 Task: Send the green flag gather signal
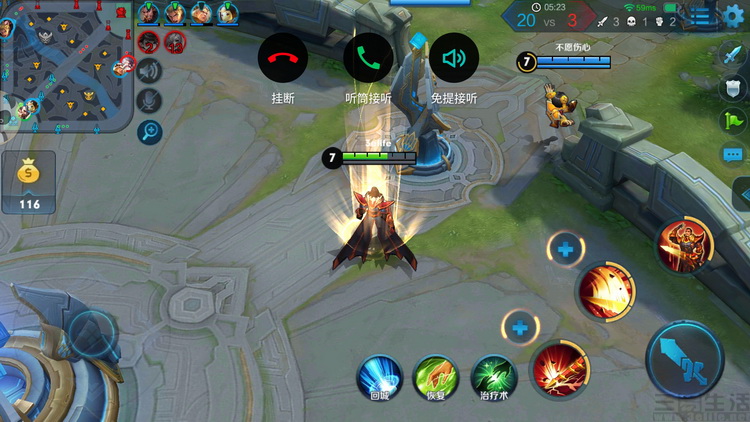[733, 121]
